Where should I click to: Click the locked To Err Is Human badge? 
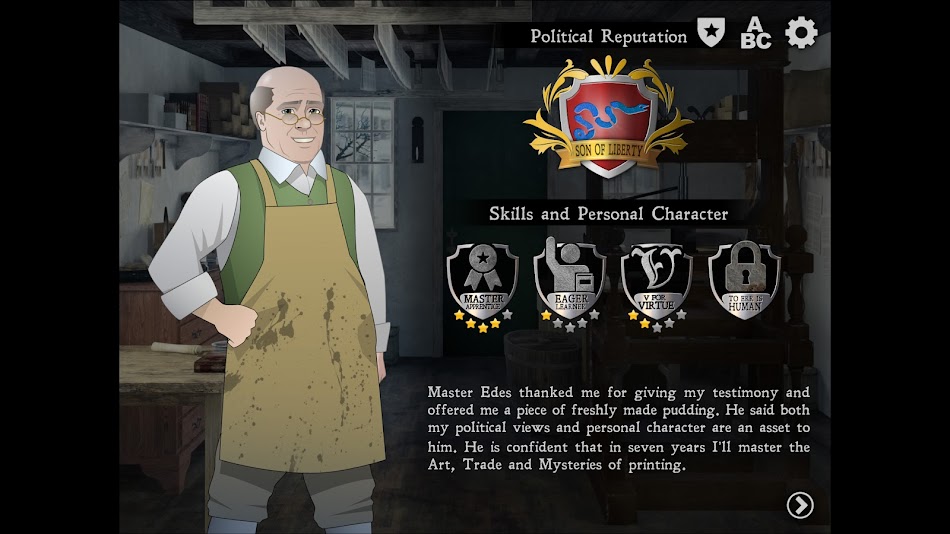click(x=744, y=282)
